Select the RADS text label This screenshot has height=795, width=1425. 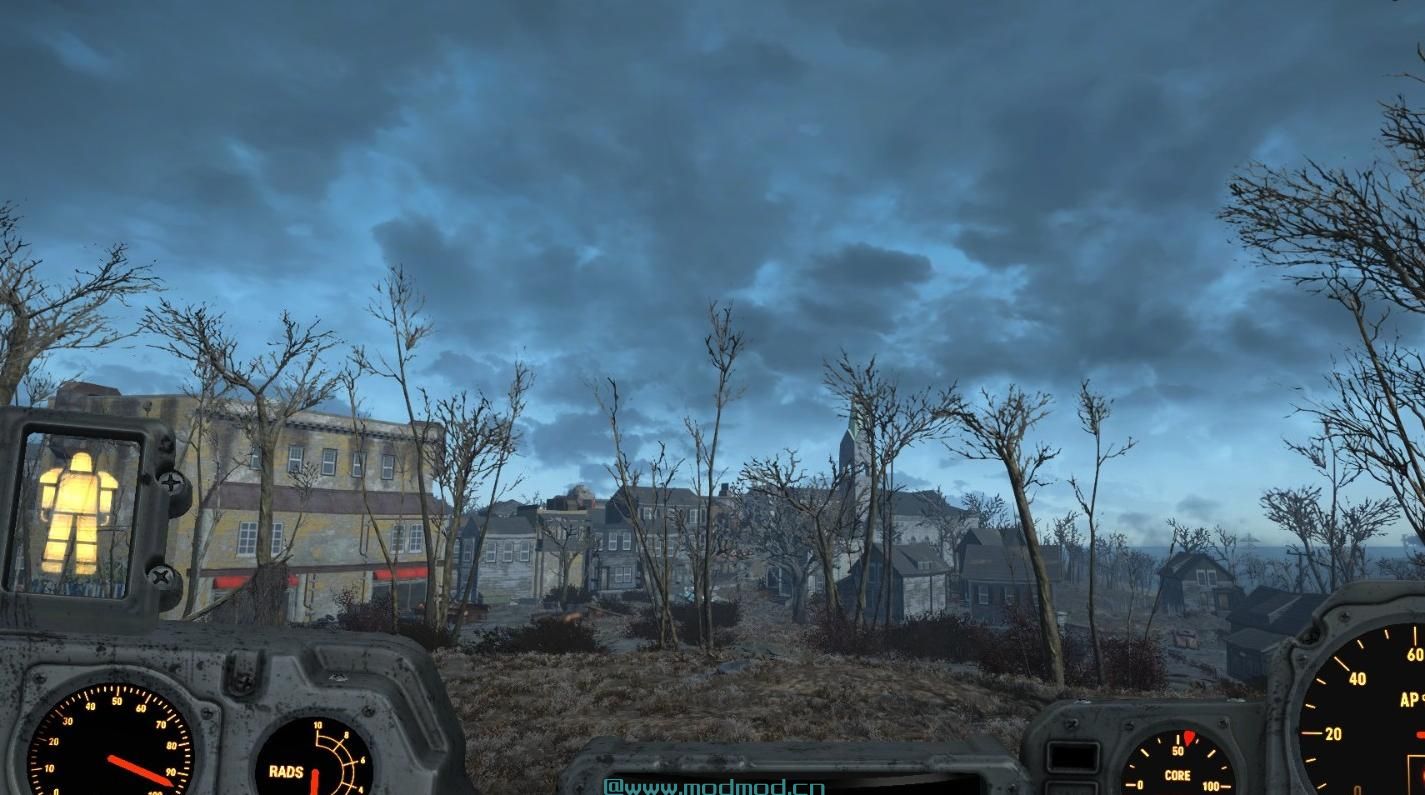(286, 770)
